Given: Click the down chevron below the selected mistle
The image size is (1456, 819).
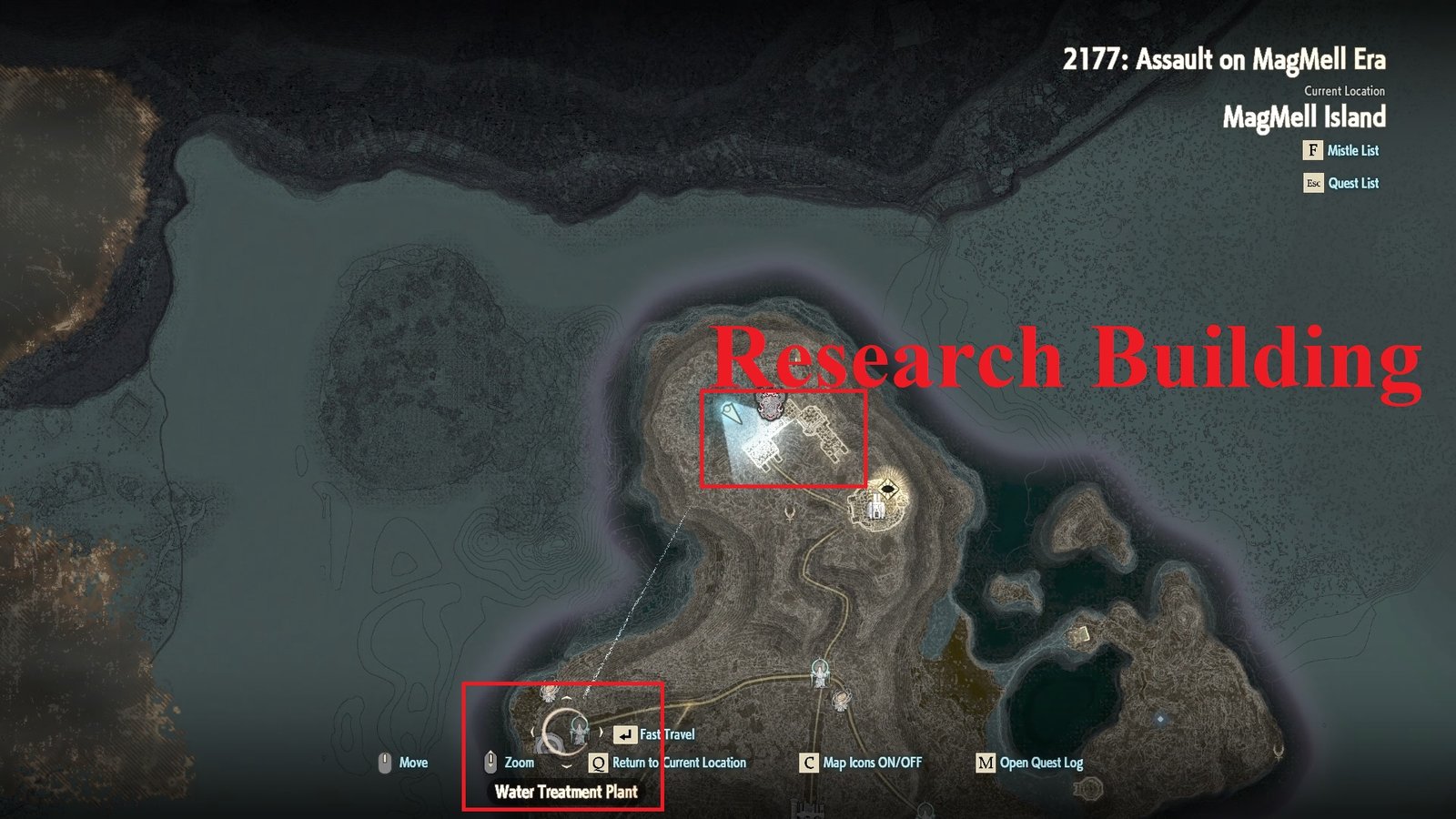Looking at the screenshot, I should (x=567, y=766).
